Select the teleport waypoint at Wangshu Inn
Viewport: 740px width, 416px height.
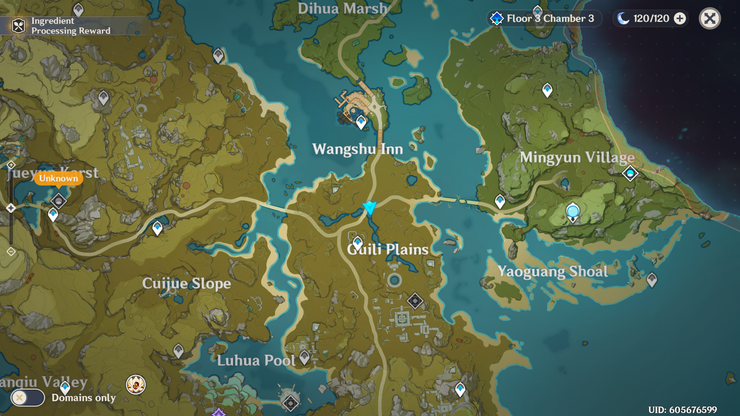click(362, 122)
